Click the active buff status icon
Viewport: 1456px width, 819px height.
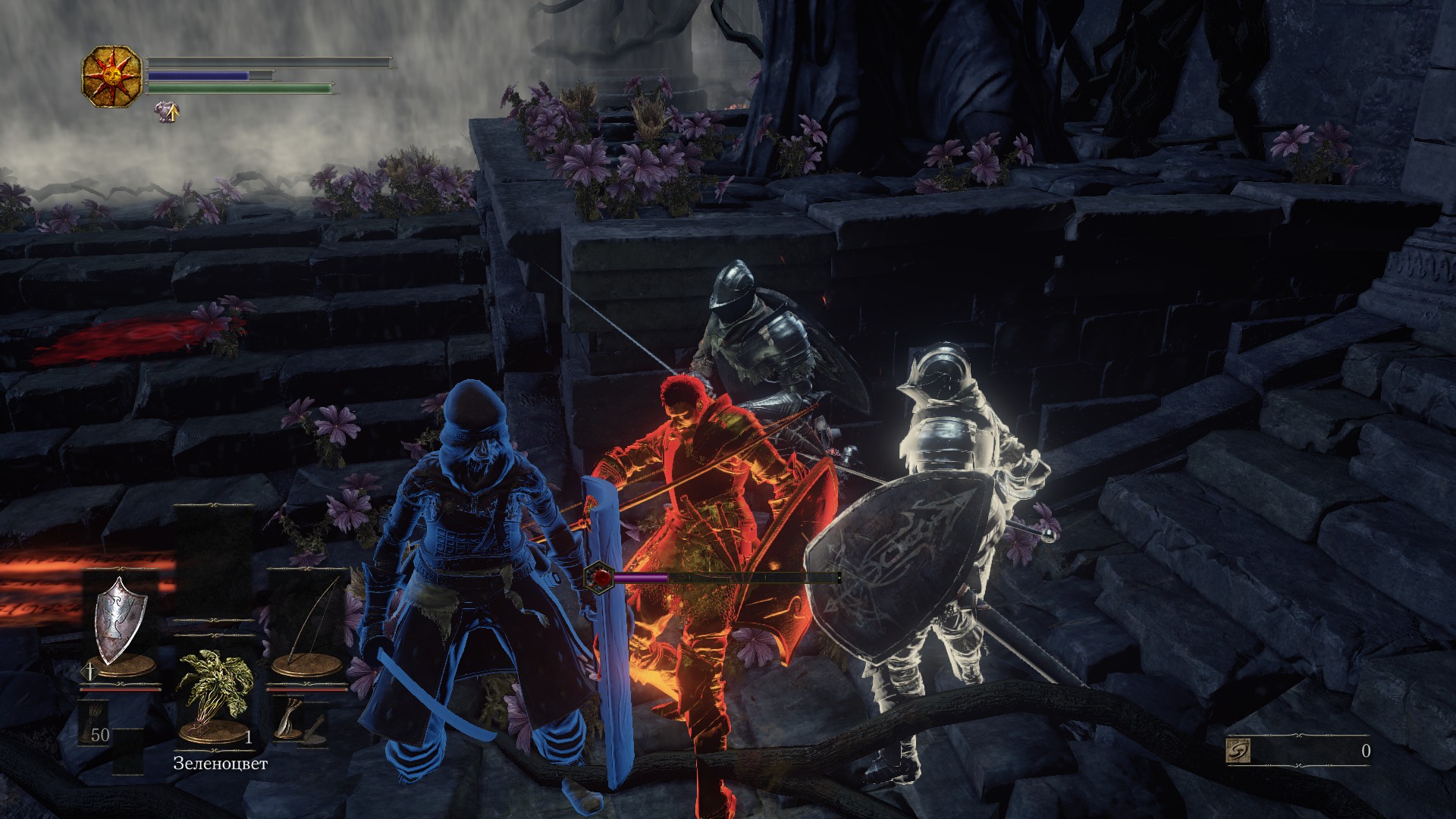pos(168,112)
